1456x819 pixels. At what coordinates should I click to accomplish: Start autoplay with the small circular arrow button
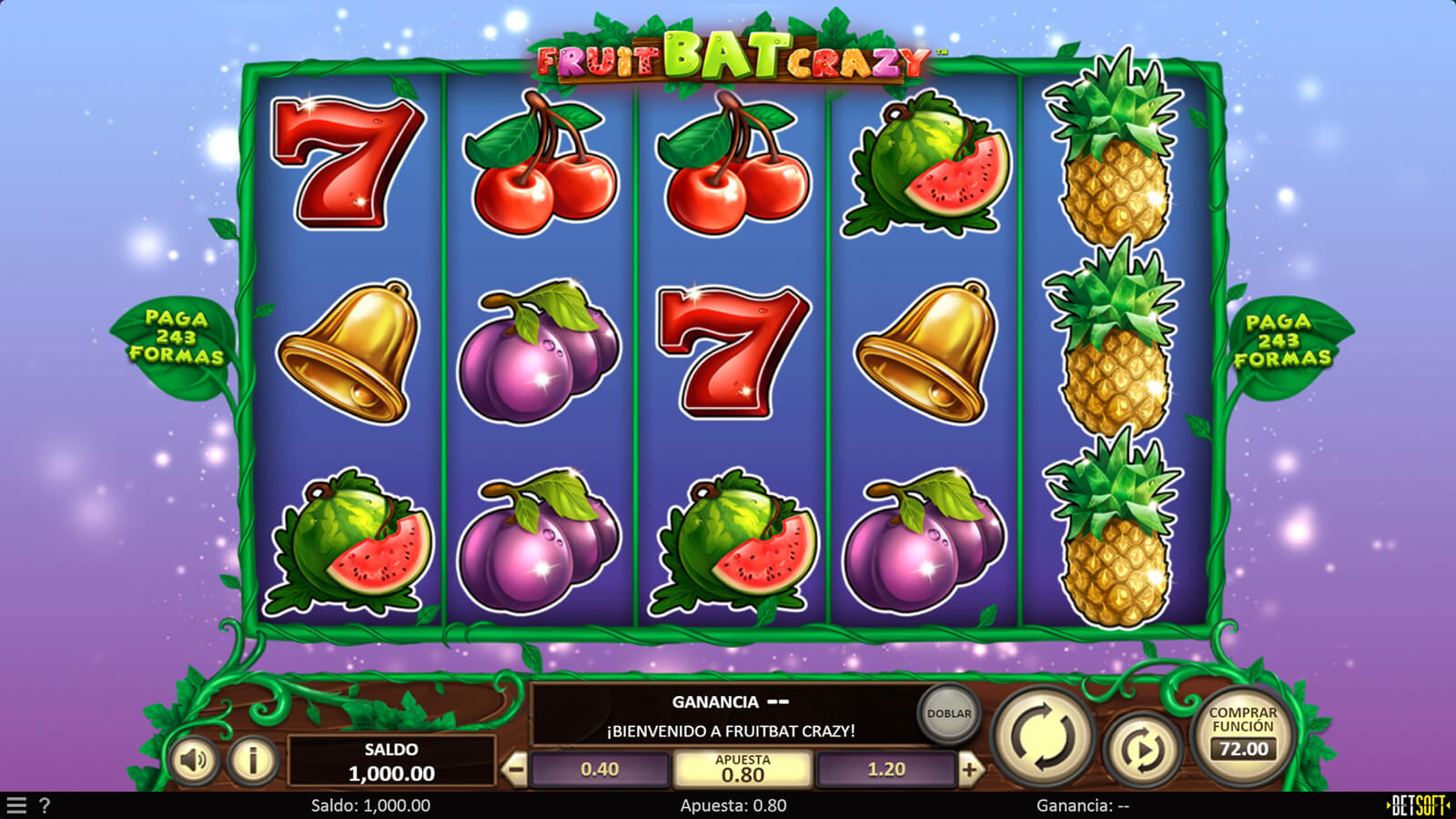pos(1142,749)
